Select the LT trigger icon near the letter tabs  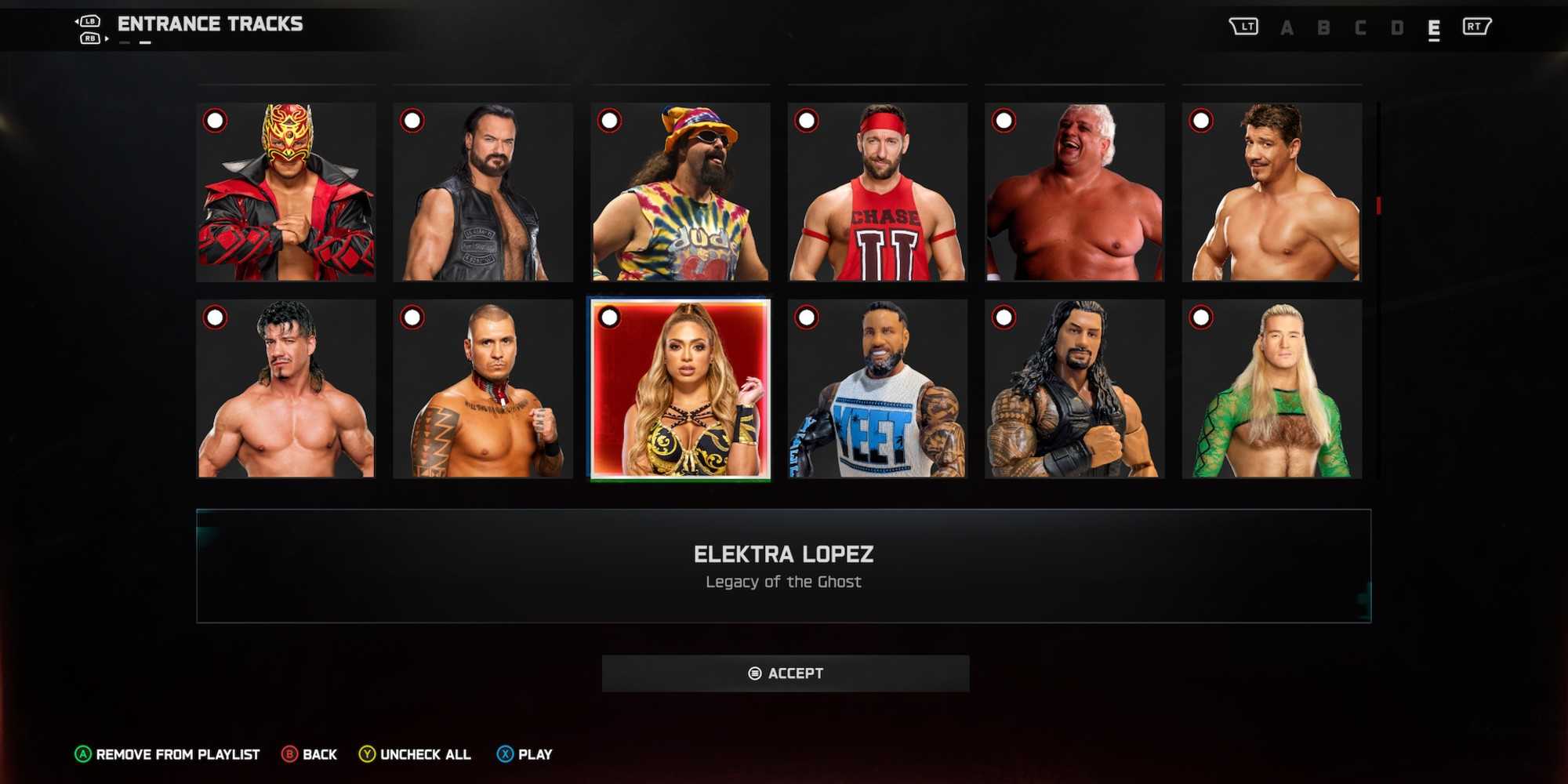click(x=1245, y=25)
